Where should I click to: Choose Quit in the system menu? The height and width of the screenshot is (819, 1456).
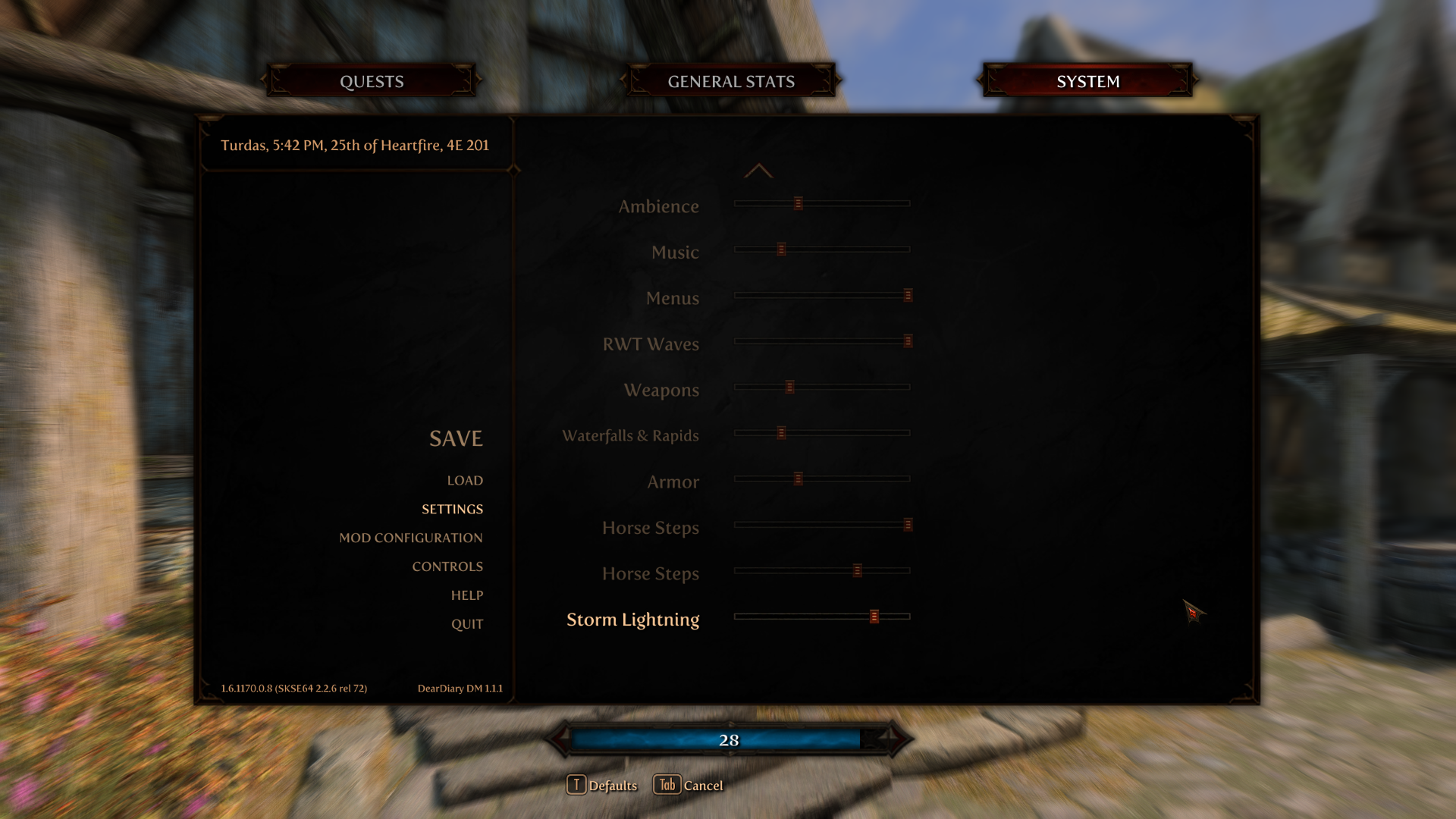466,624
